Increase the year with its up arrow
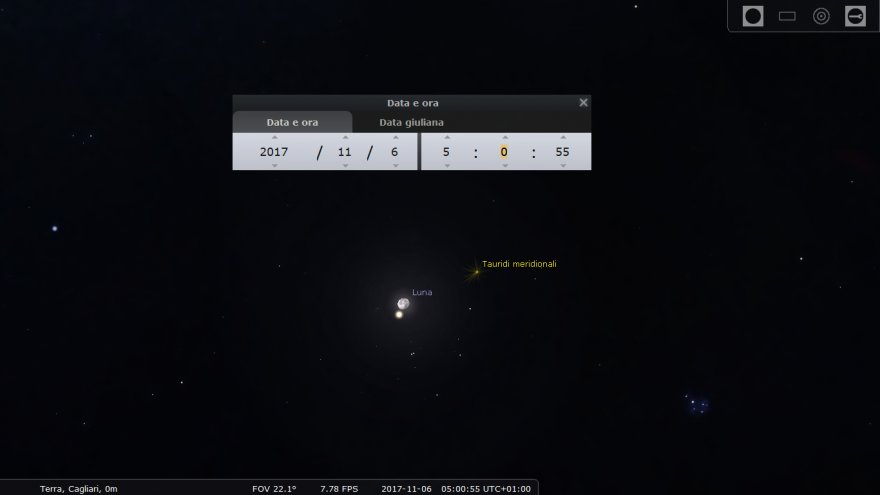This screenshot has height=495, width=880. [x=274, y=137]
